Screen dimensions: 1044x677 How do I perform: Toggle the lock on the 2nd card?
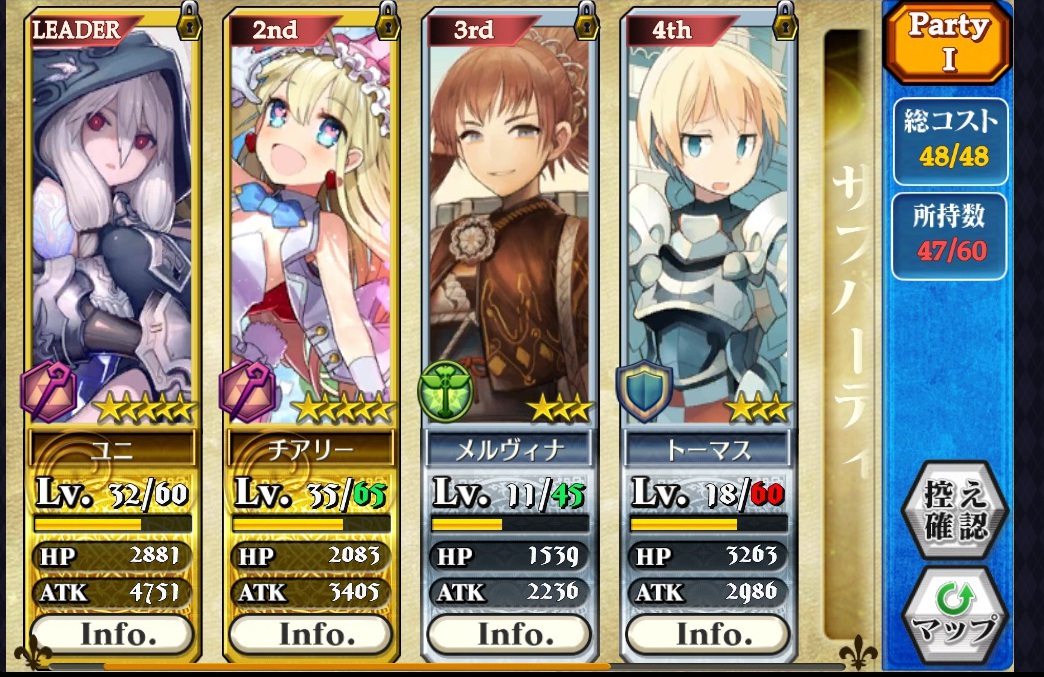point(387,20)
